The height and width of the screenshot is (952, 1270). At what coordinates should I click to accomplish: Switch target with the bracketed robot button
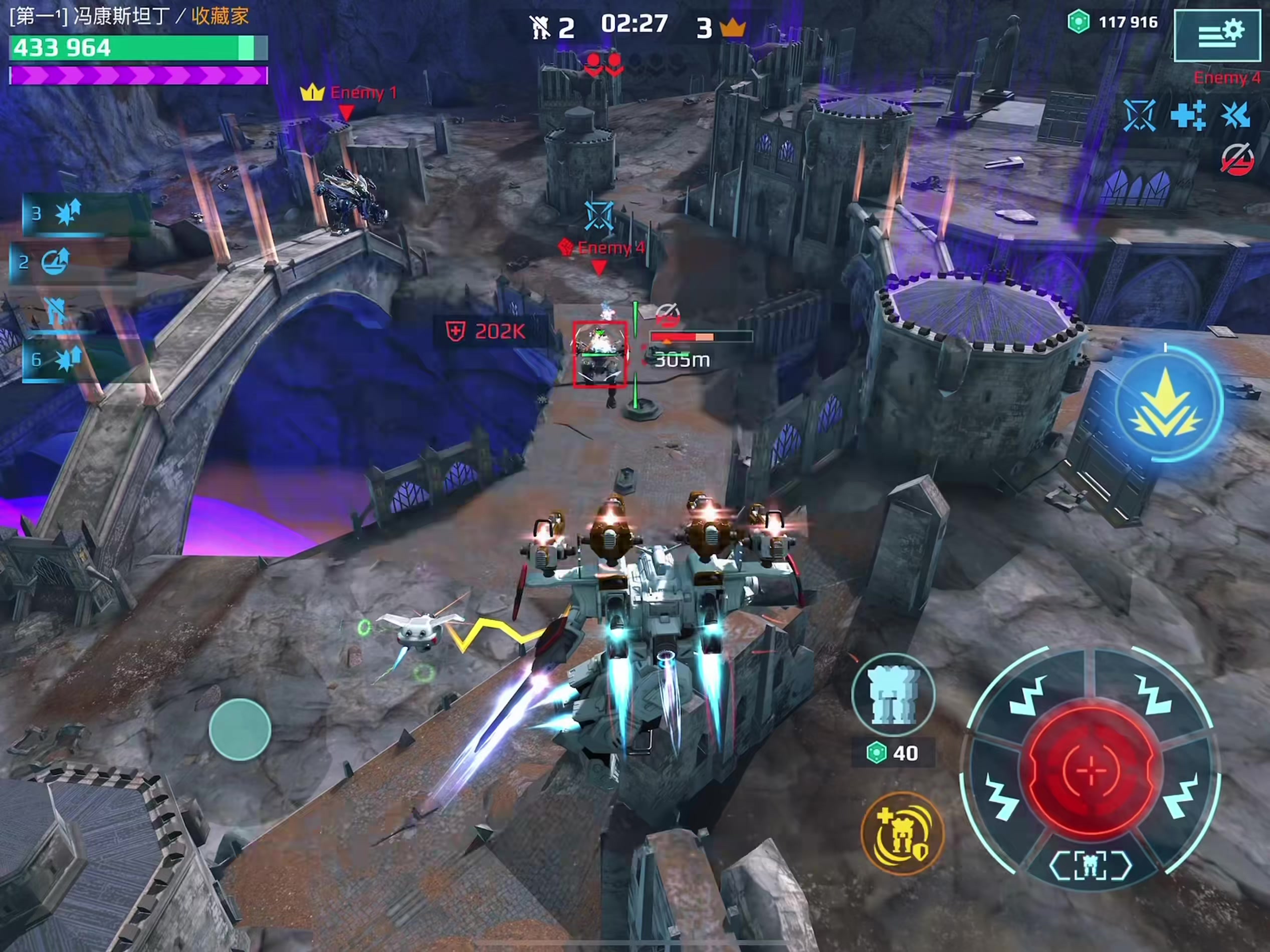tap(1090, 865)
